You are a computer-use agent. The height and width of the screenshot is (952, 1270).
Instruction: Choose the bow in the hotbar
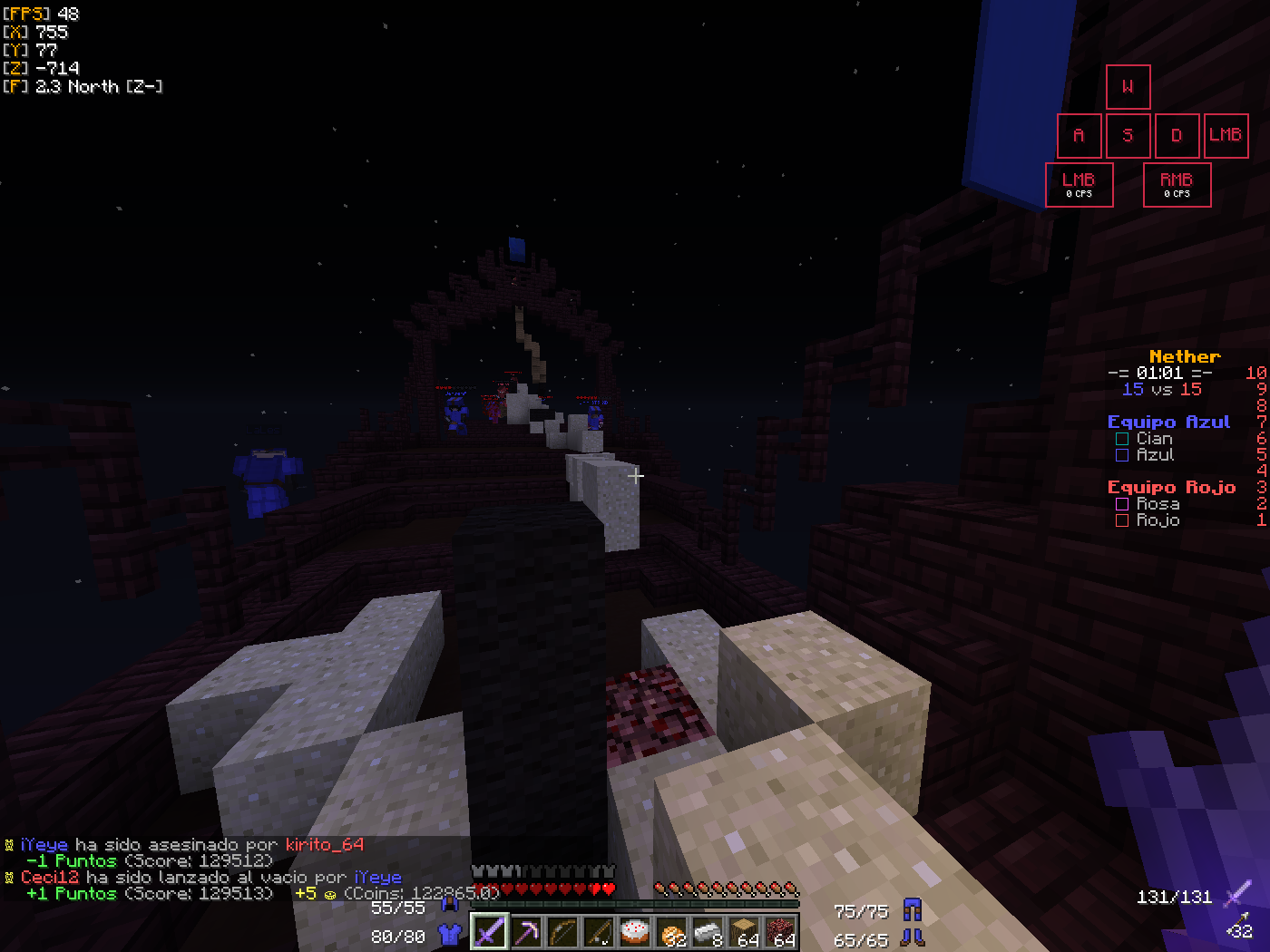coord(562,932)
